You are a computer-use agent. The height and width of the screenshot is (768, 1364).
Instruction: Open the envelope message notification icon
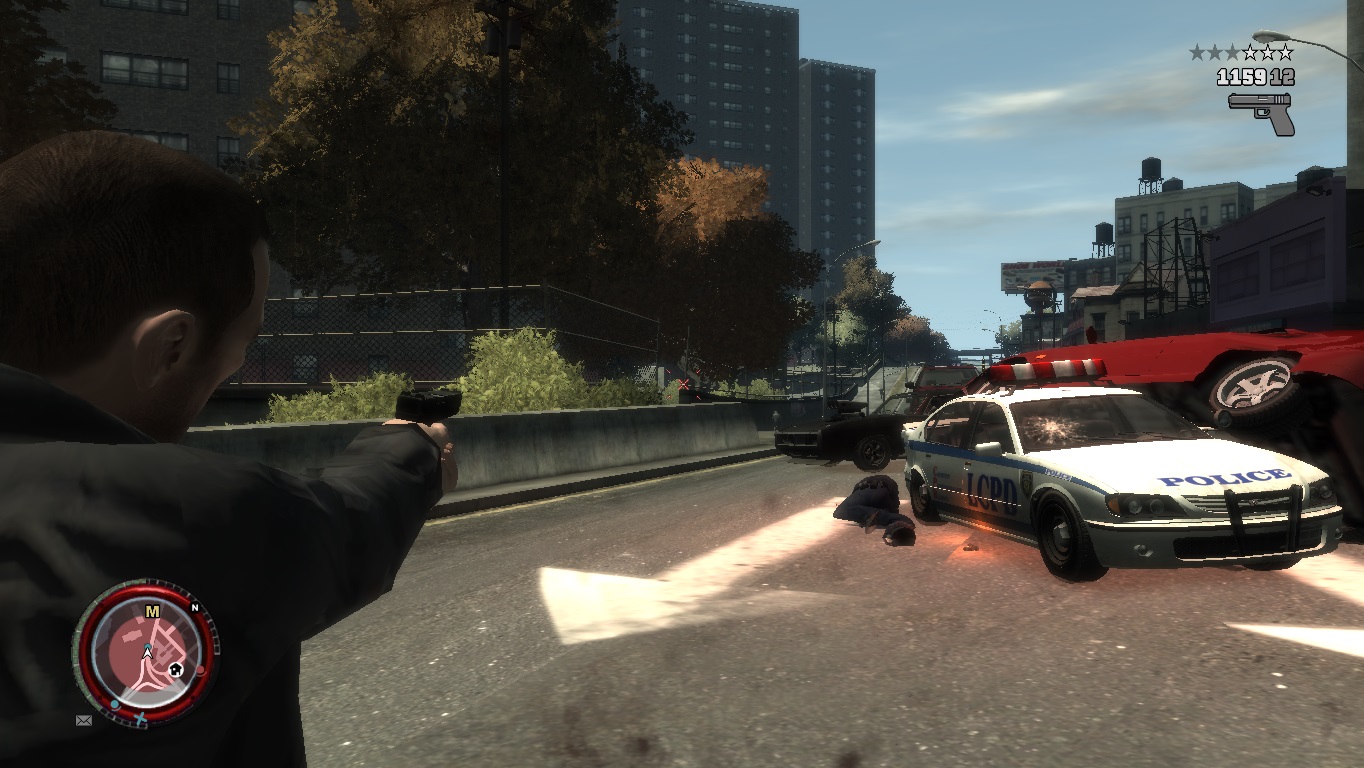(83, 719)
